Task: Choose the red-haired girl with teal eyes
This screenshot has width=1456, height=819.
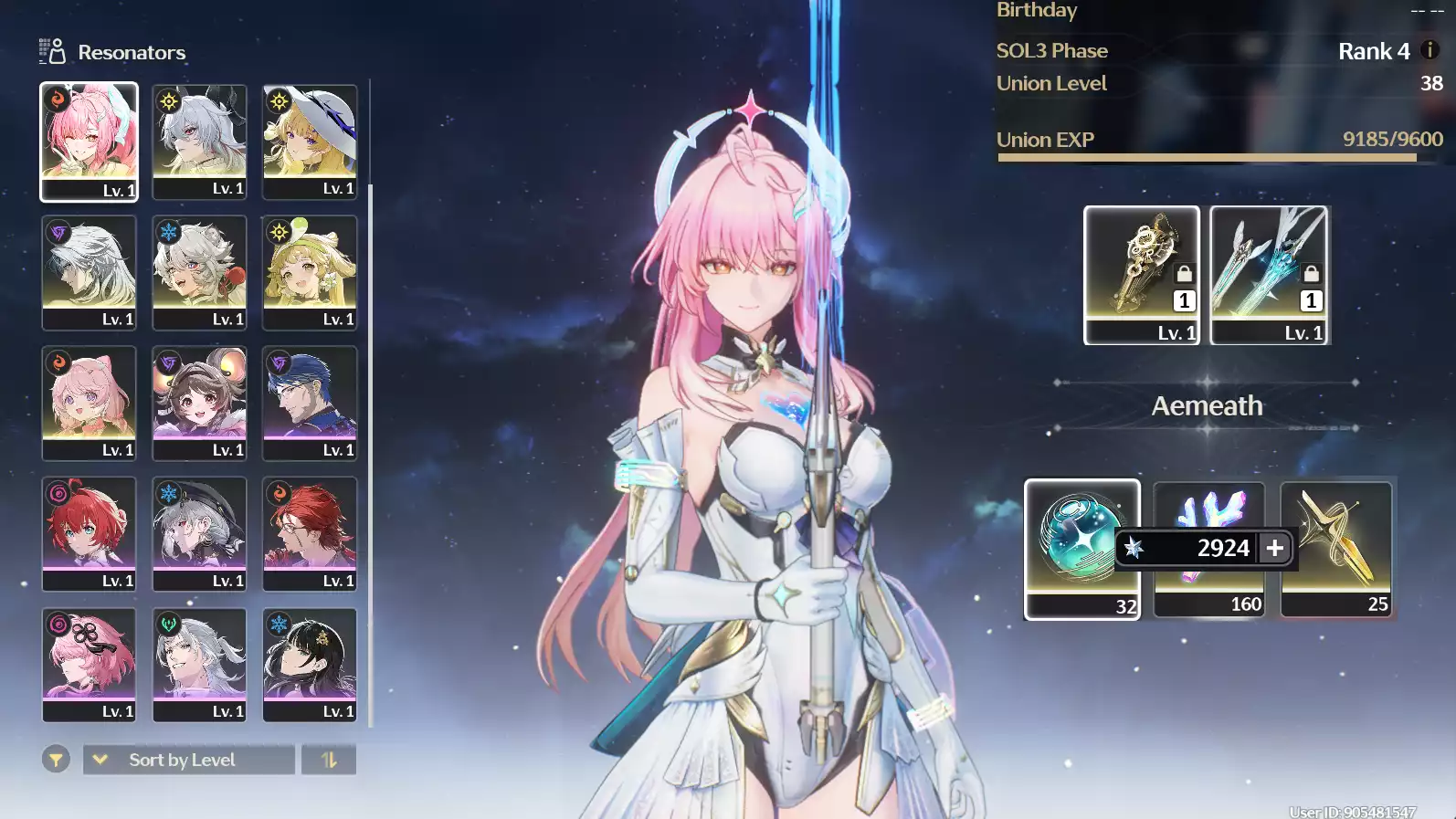Action: [x=89, y=533]
